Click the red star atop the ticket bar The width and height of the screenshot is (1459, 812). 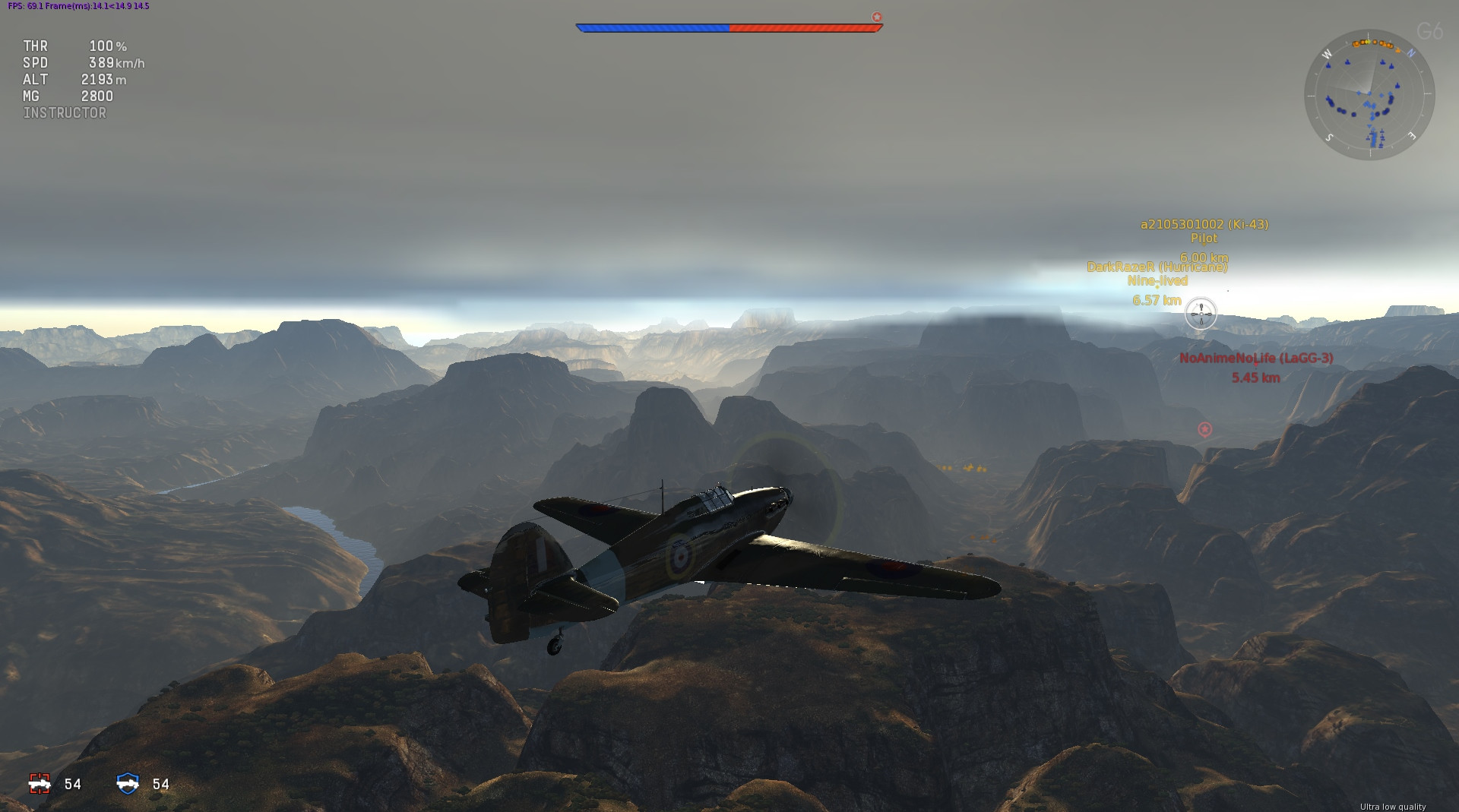[x=877, y=17]
